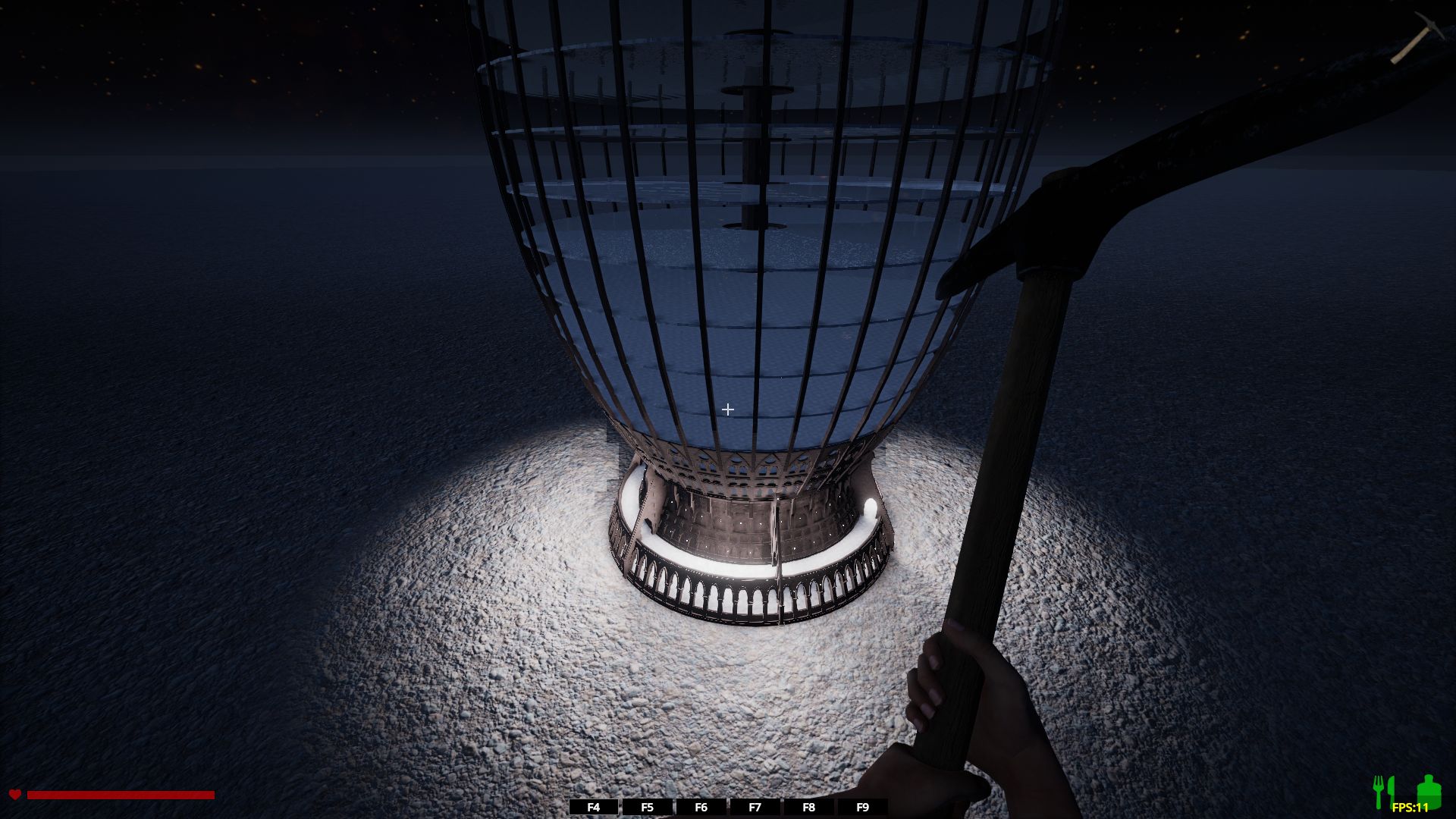Pick the F8 quick slot
The height and width of the screenshot is (819, 1456).
coord(808,808)
